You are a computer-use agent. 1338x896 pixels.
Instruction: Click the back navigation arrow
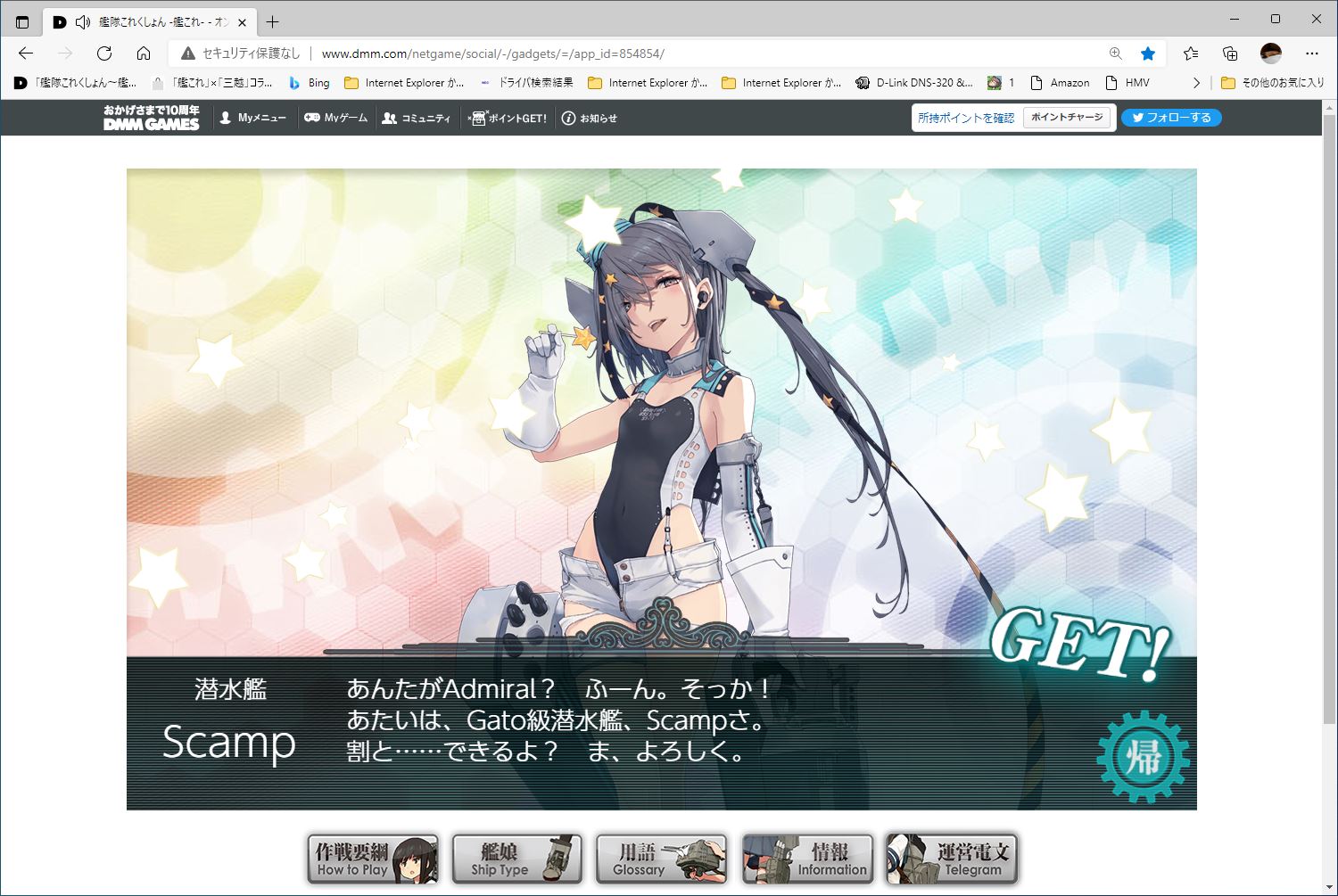pos(27,53)
